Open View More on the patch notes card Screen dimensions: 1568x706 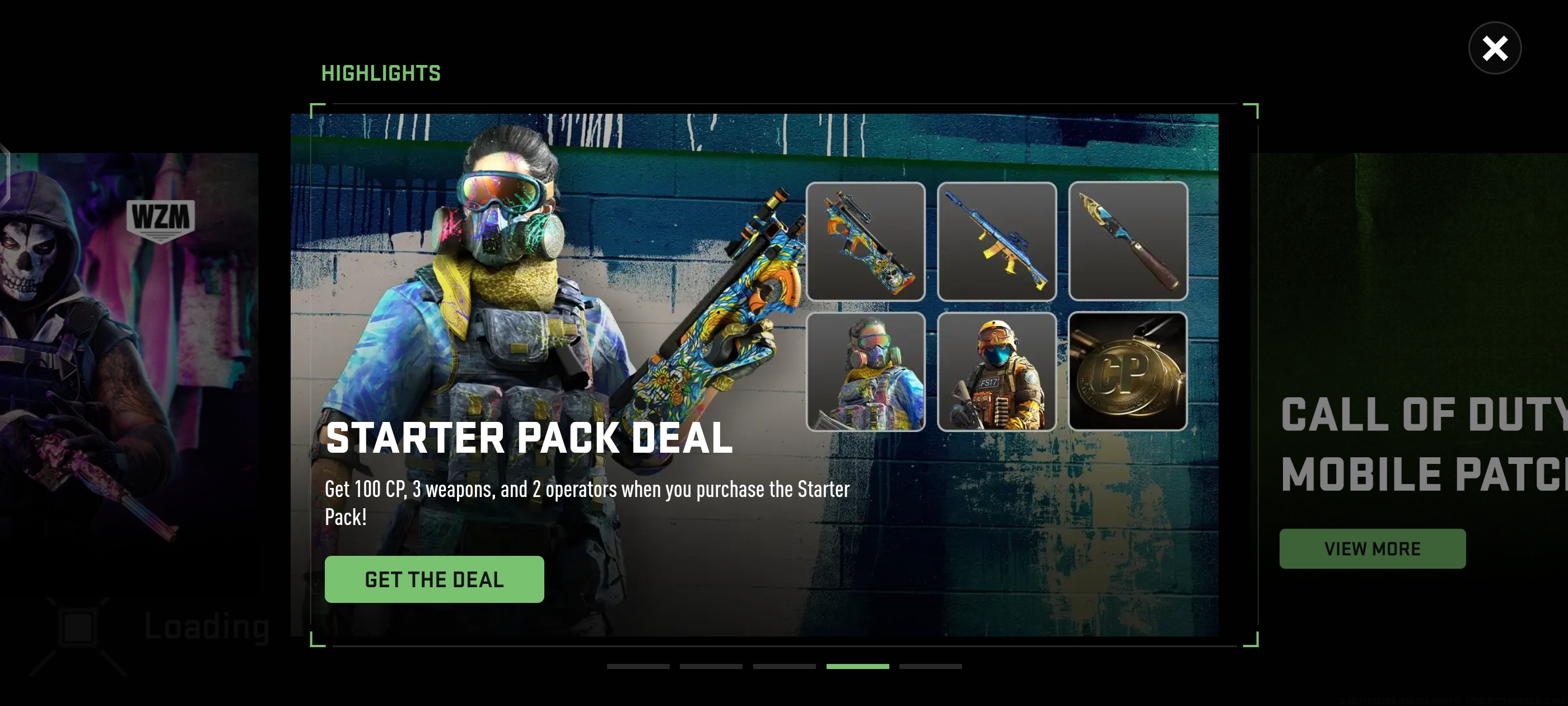pos(1372,548)
